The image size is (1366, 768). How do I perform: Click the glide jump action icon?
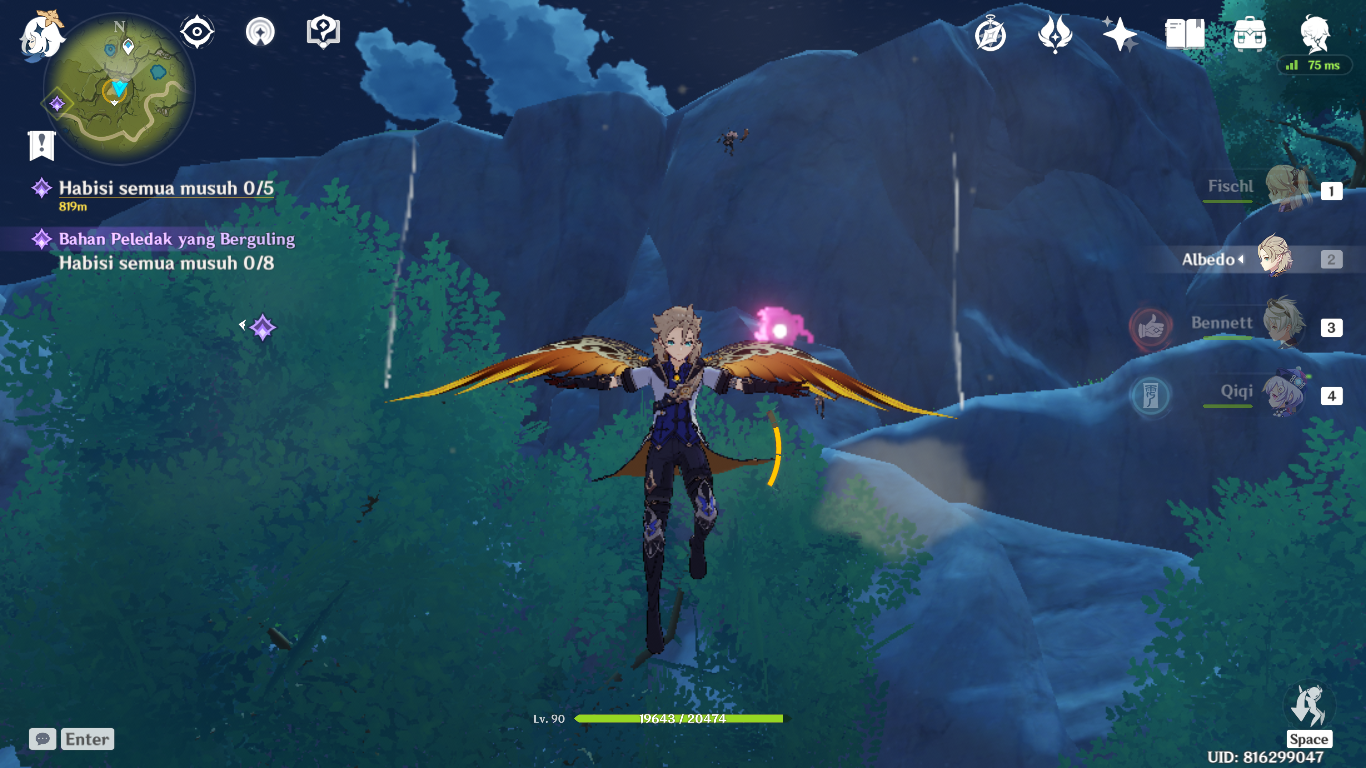pyautogui.click(x=1308, y=707)
